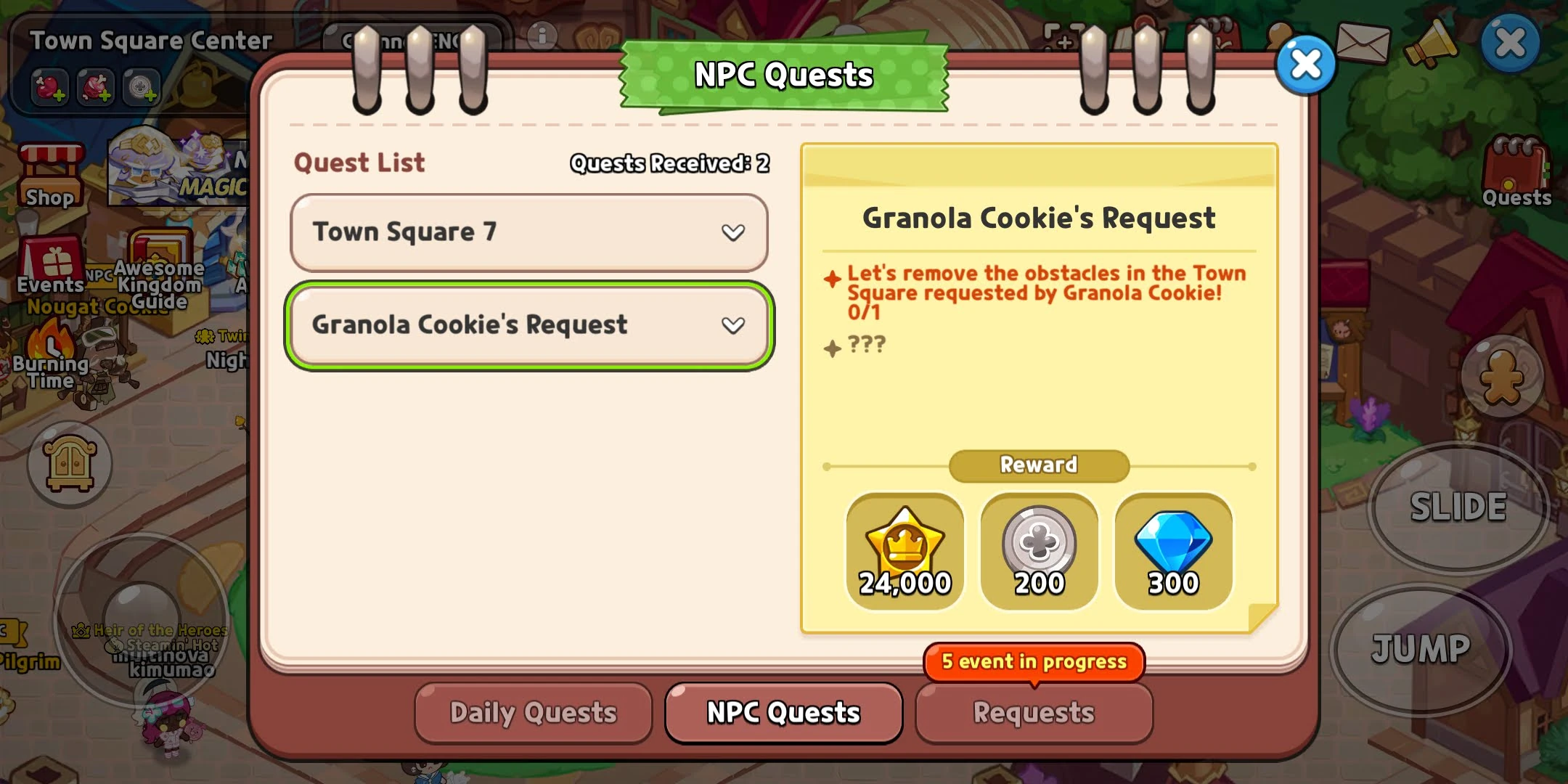Viewport: 1568px width, 784px height.
Task: Switch to the Daily Quests tab
Action: coord(533,714)
